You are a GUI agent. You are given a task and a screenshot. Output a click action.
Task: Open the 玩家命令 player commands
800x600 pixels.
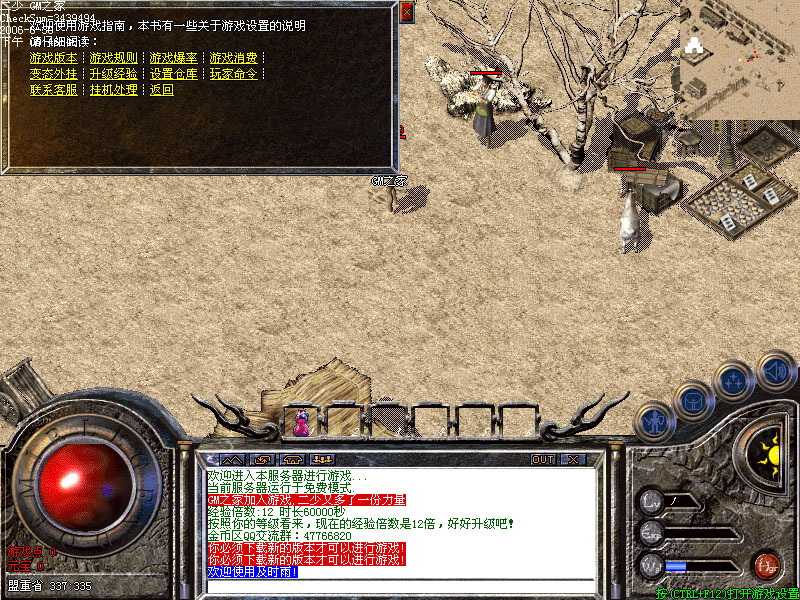coord(233,74)
